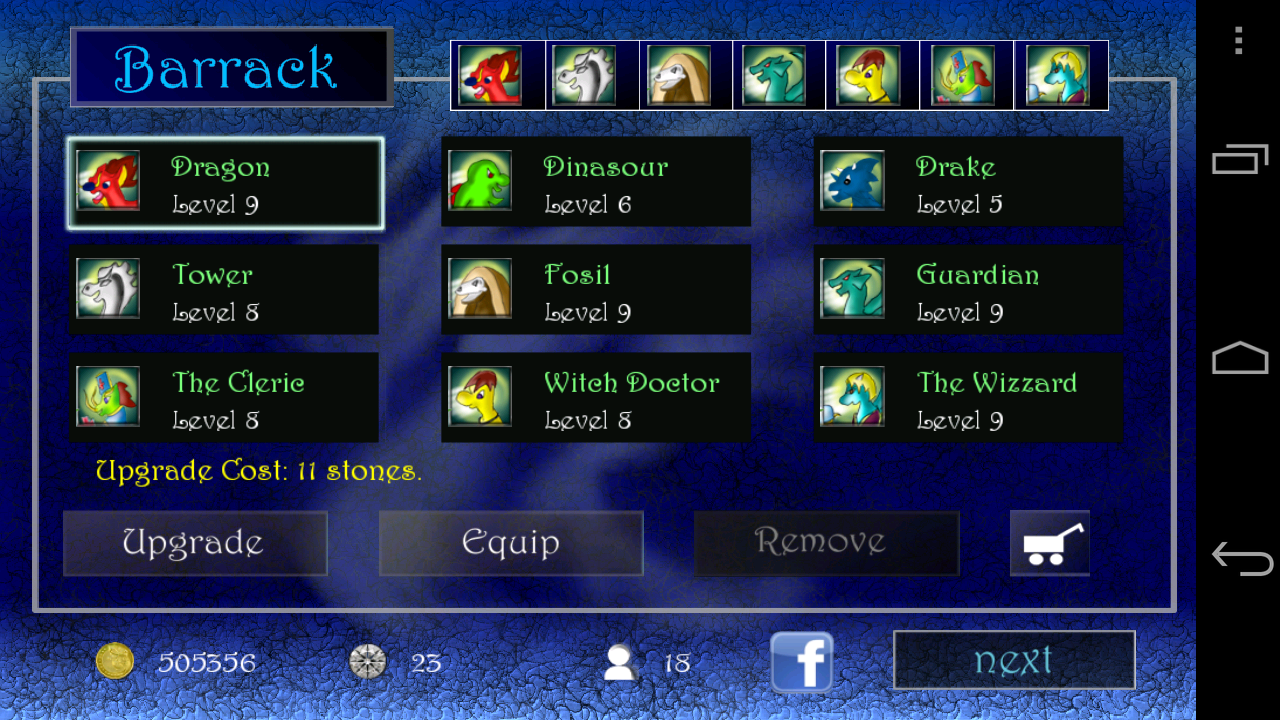Go to the next screen with Next
Viewport: 1280px width, 720px height.
[1013, 660]
